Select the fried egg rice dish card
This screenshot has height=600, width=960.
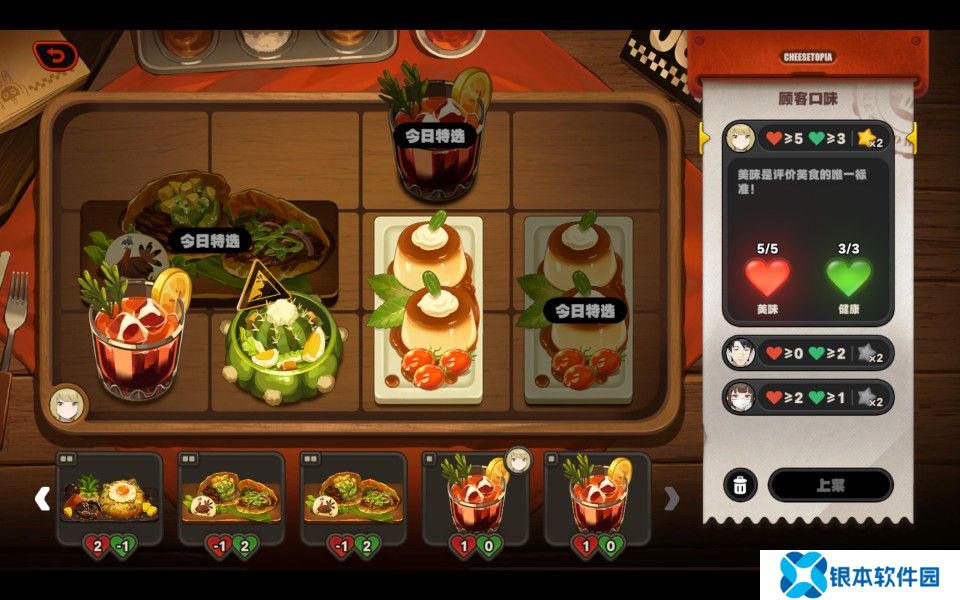pos(110,490)
